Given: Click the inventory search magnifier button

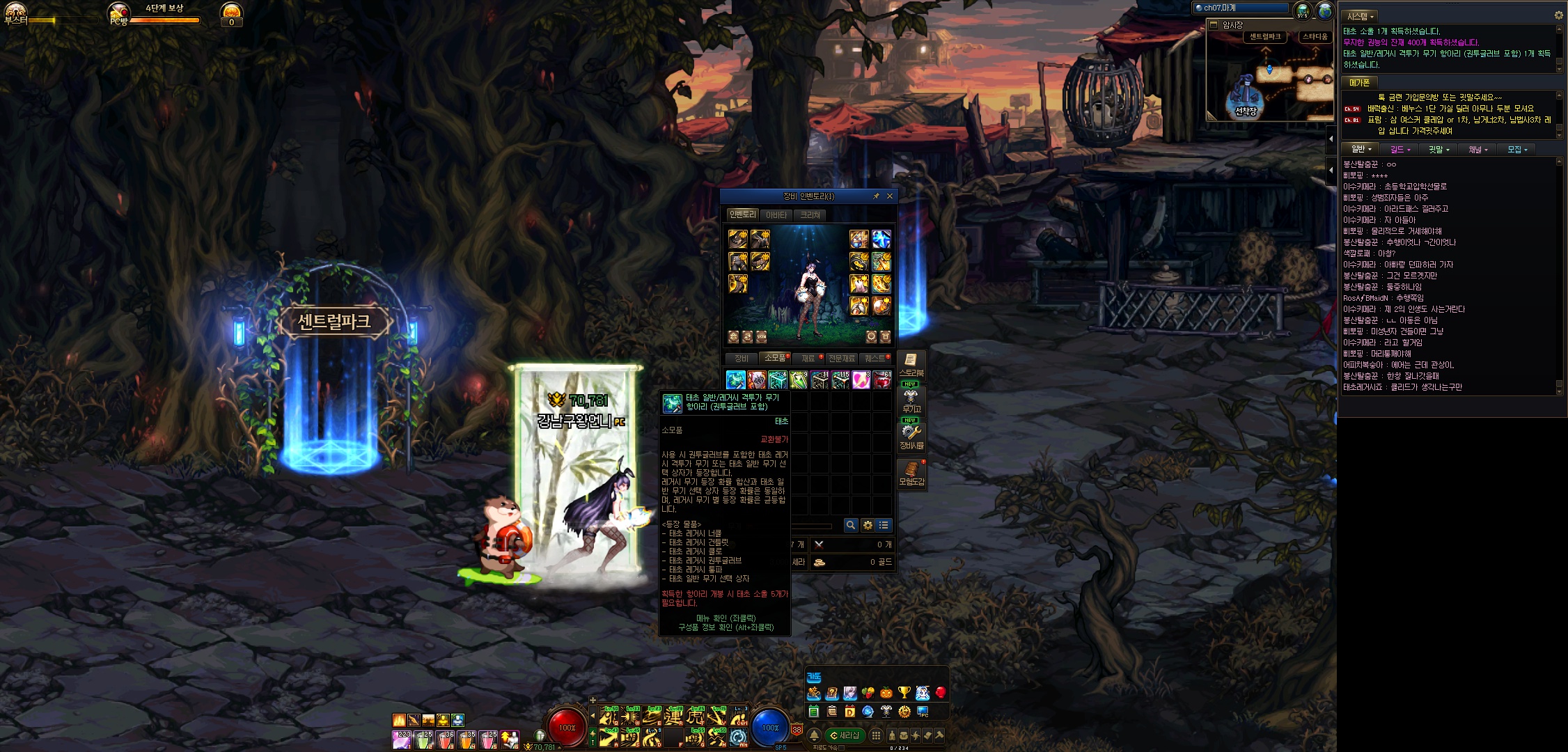Looking at the screenshot, I should [850, 525].
